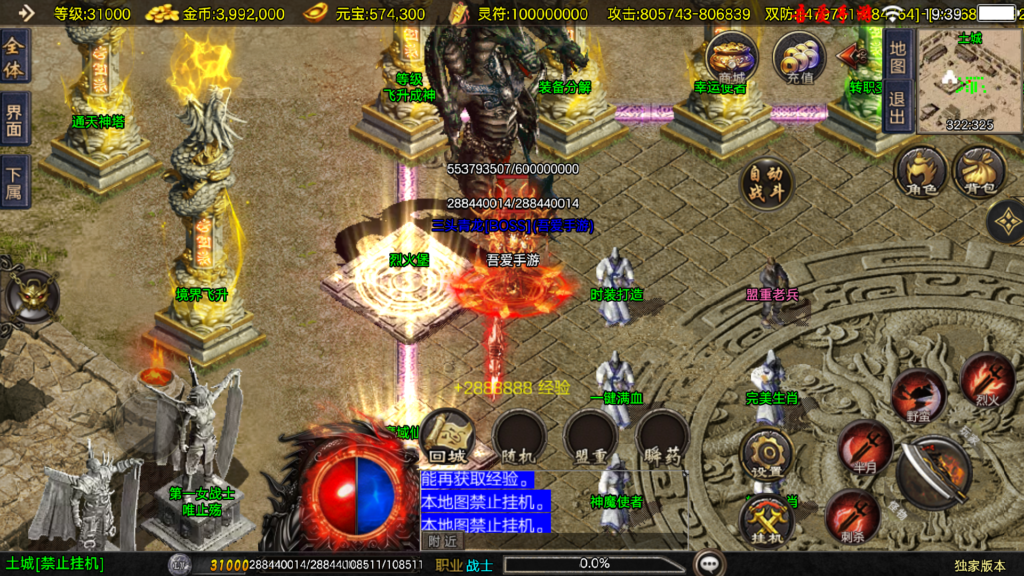Use the 回城 return scroll slot

[x=447, y=436]
